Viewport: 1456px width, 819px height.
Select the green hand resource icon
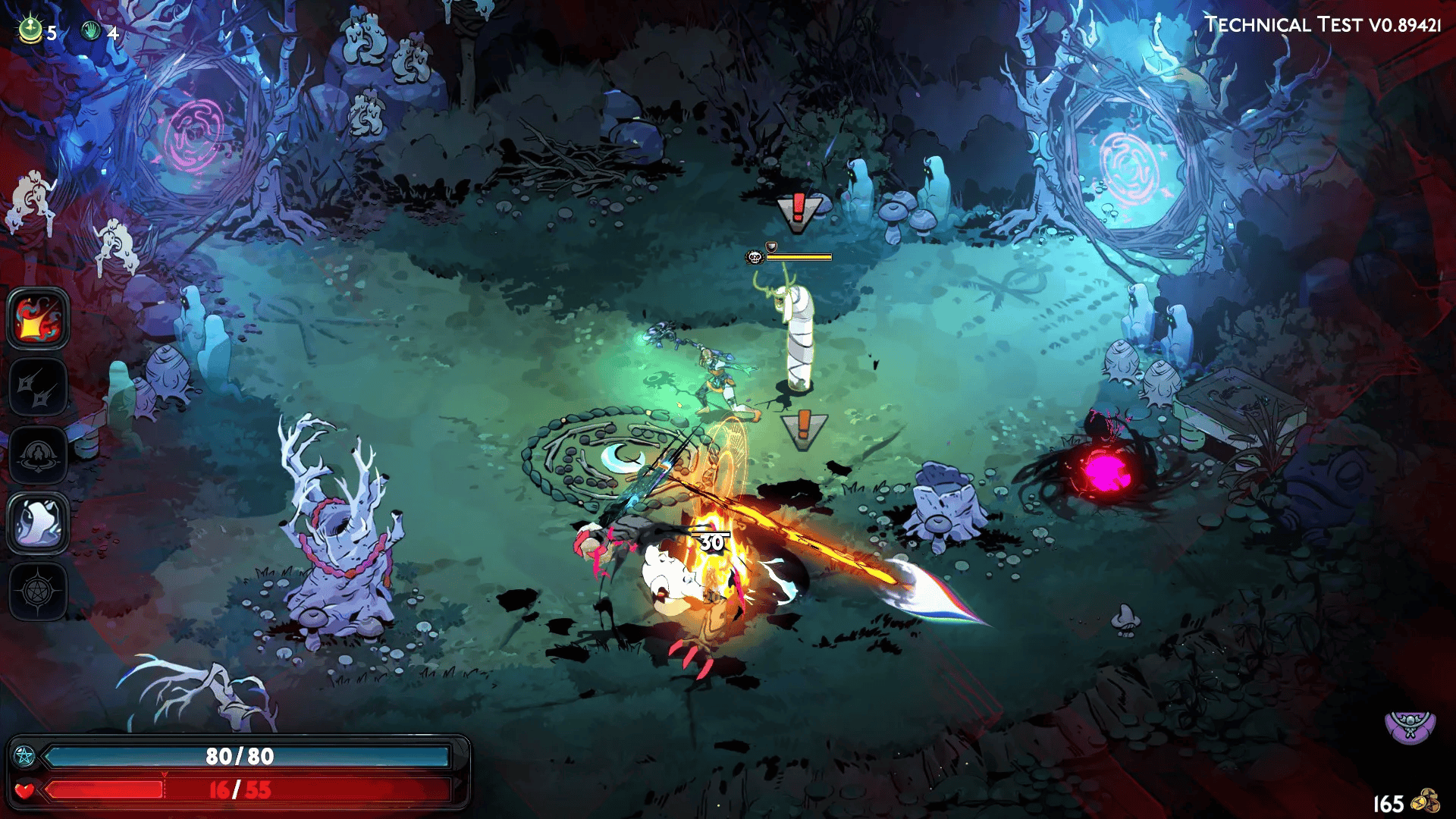coord(92,31)
